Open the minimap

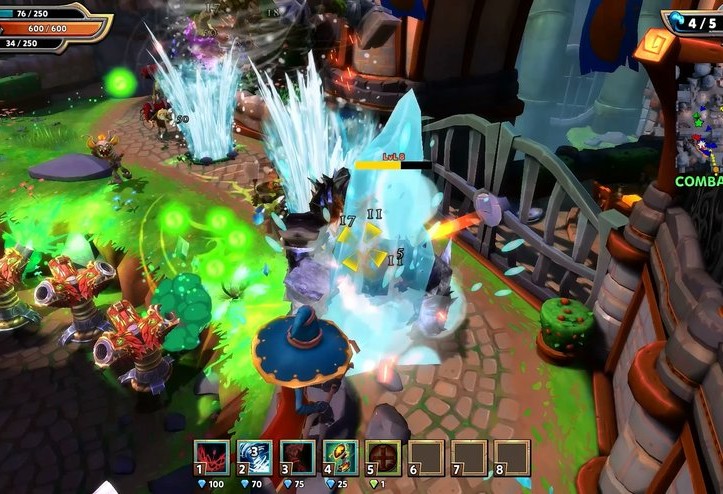click(700, 110)
